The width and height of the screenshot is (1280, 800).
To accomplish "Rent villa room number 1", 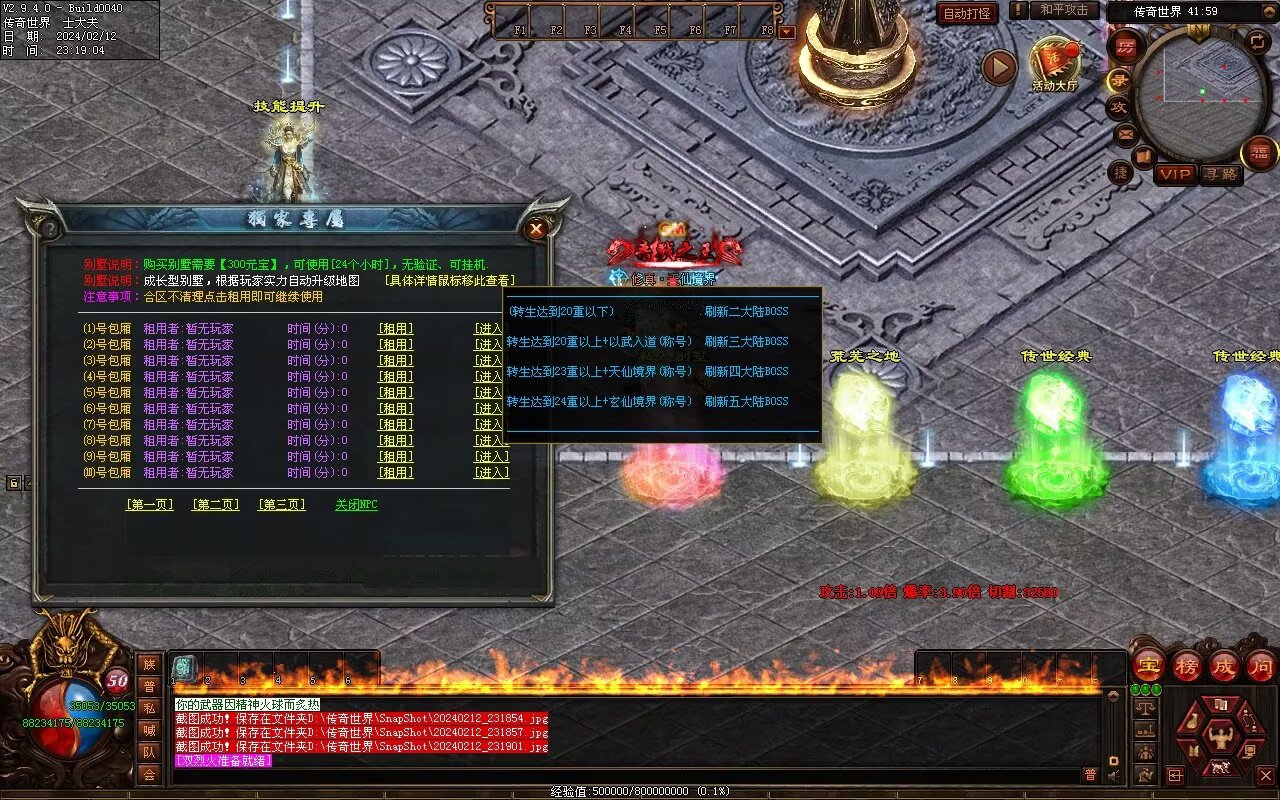I will click(395, 329).
